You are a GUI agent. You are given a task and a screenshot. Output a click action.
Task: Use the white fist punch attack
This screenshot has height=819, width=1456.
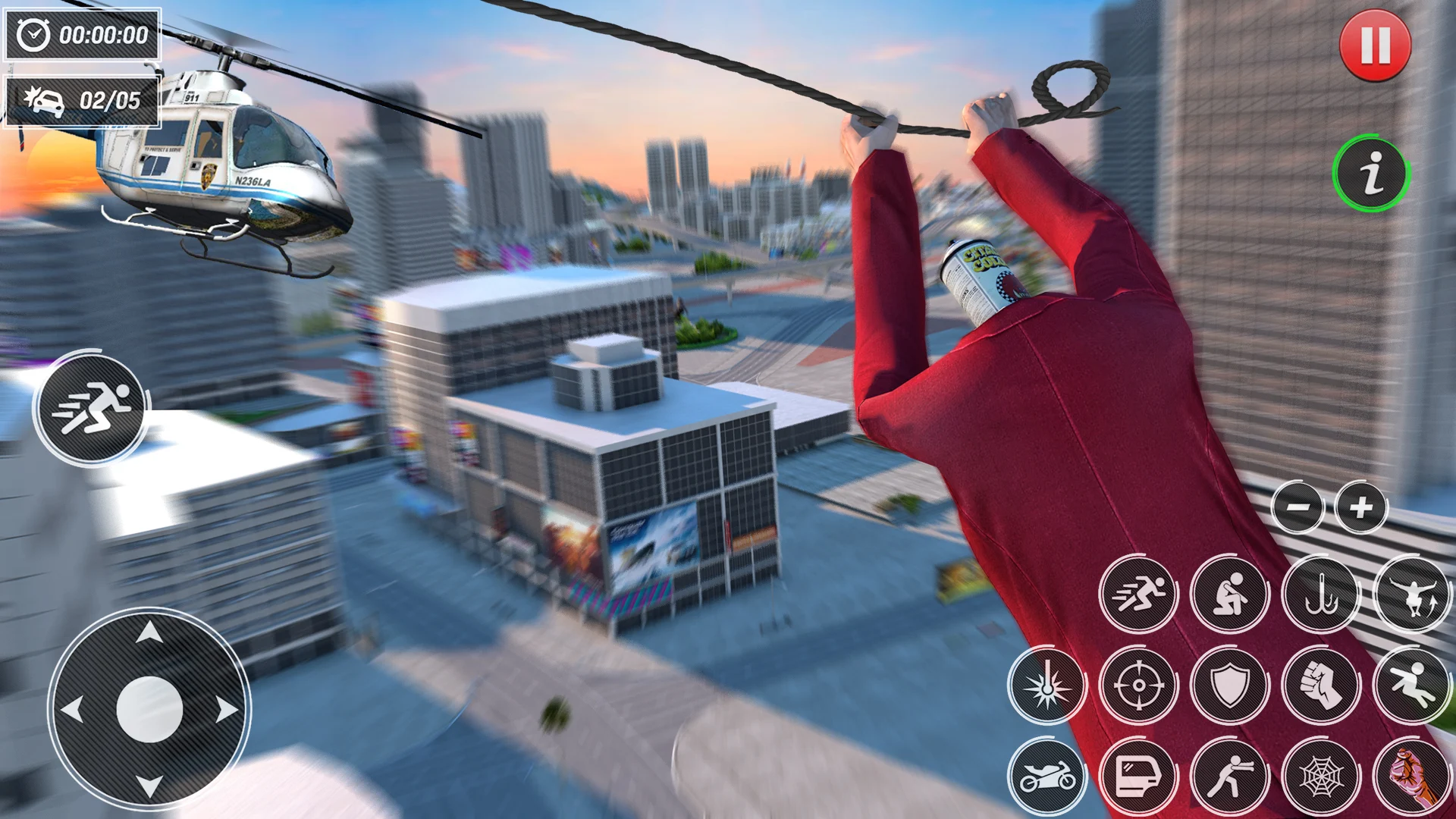(1320, 685)
